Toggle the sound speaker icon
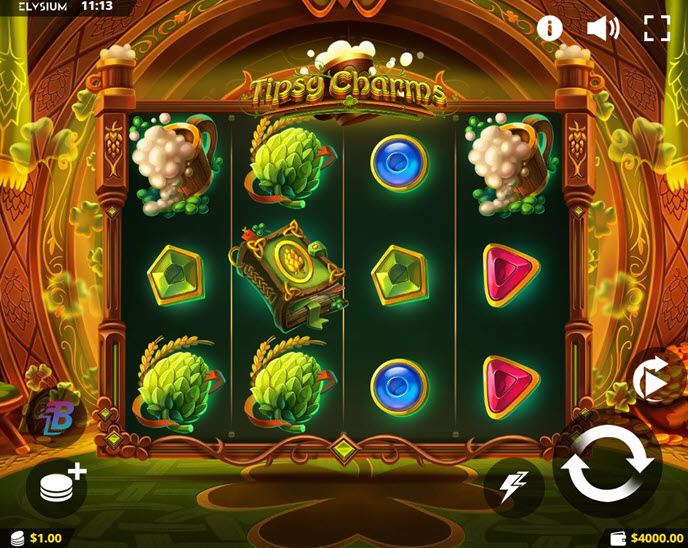688x548 pixels. coord(603,28)
